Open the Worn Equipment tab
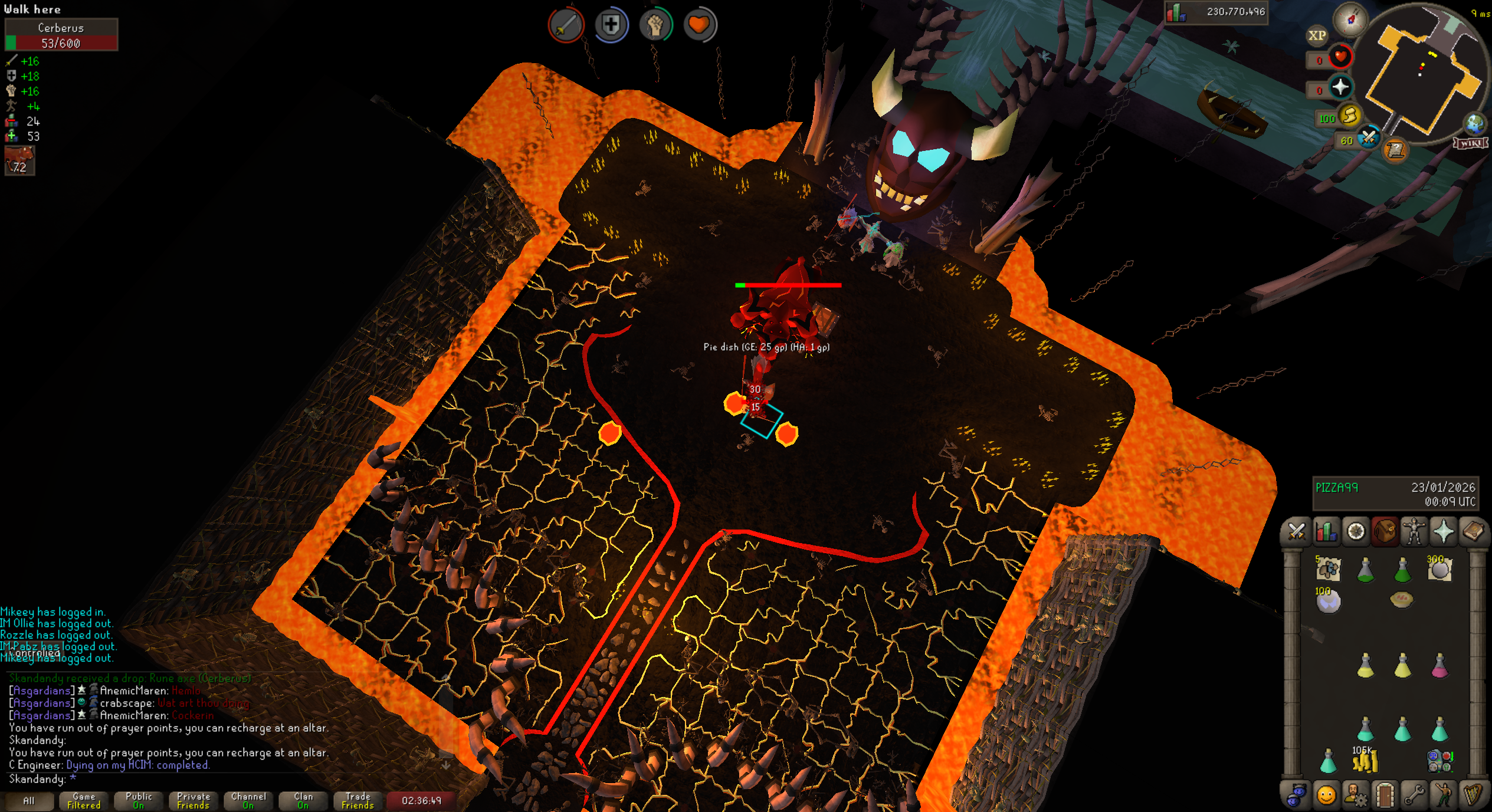 tap(1414, 532)
